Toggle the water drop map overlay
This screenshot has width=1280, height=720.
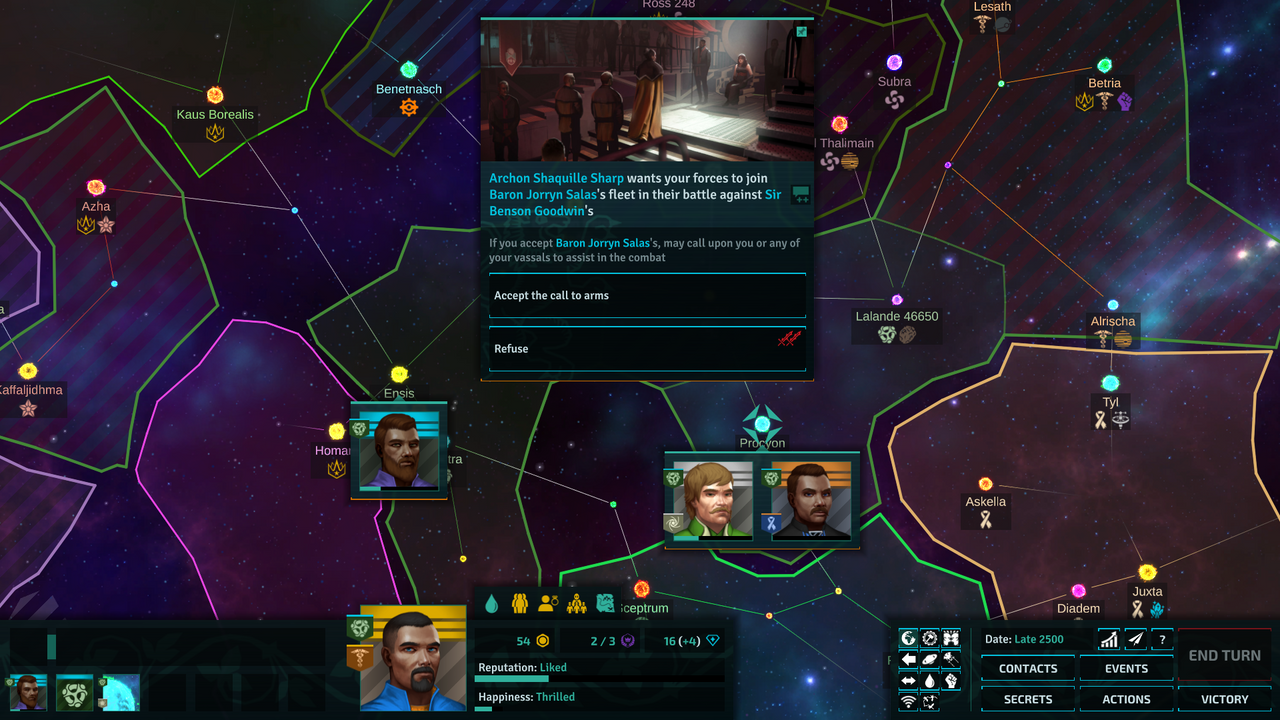pyautogui.click(x=930, y=681)
